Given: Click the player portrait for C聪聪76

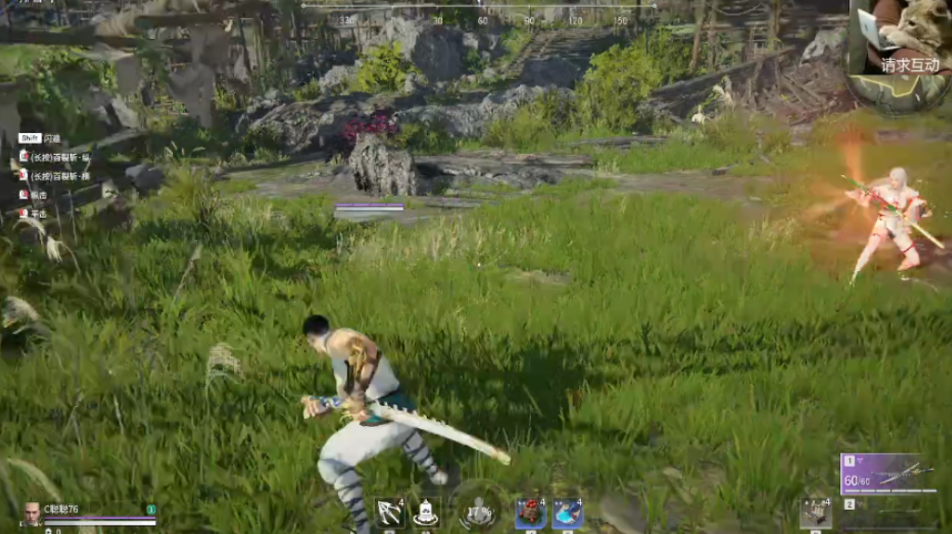Looking at the screenshot, I should pos(32,512).
